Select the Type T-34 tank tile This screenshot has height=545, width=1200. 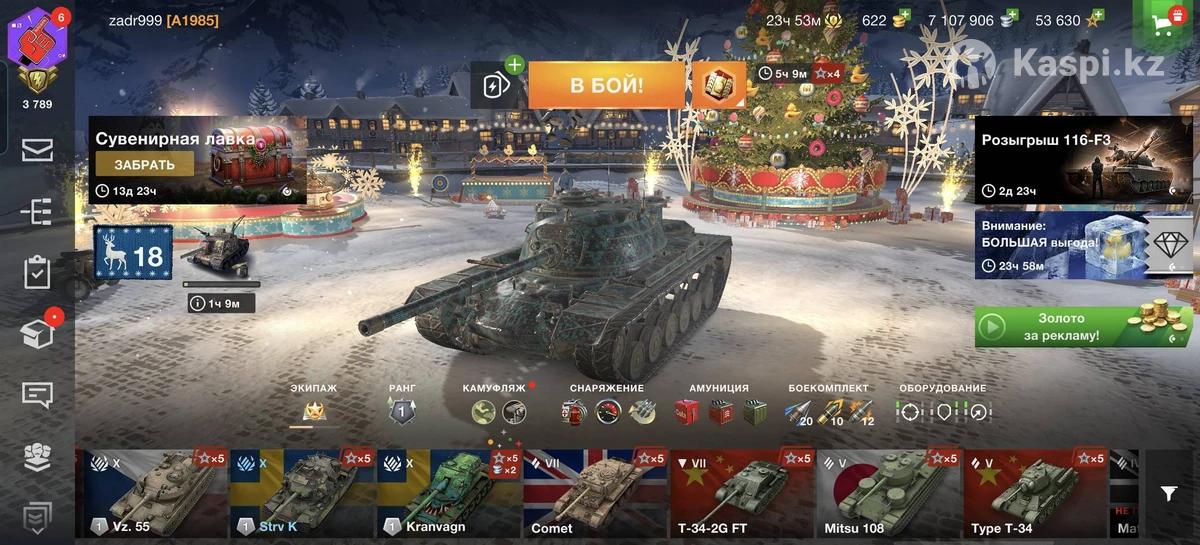coord(1035,493)
